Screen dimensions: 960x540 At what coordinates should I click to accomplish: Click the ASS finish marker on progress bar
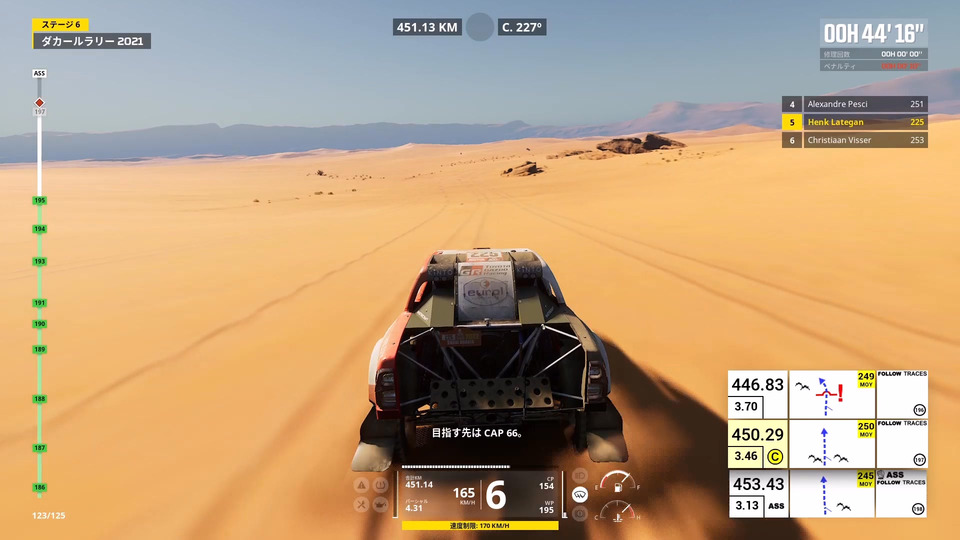40,74
